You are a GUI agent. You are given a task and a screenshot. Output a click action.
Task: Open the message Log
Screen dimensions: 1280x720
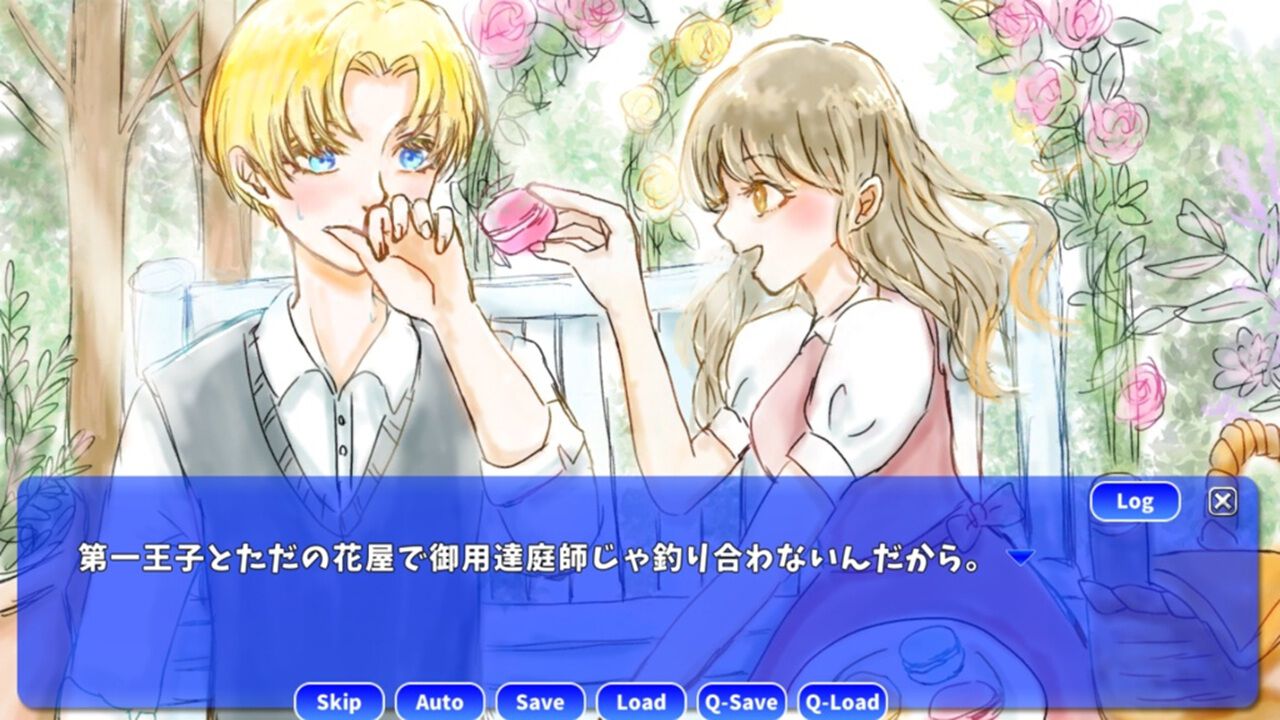(x=1136, y=501)
